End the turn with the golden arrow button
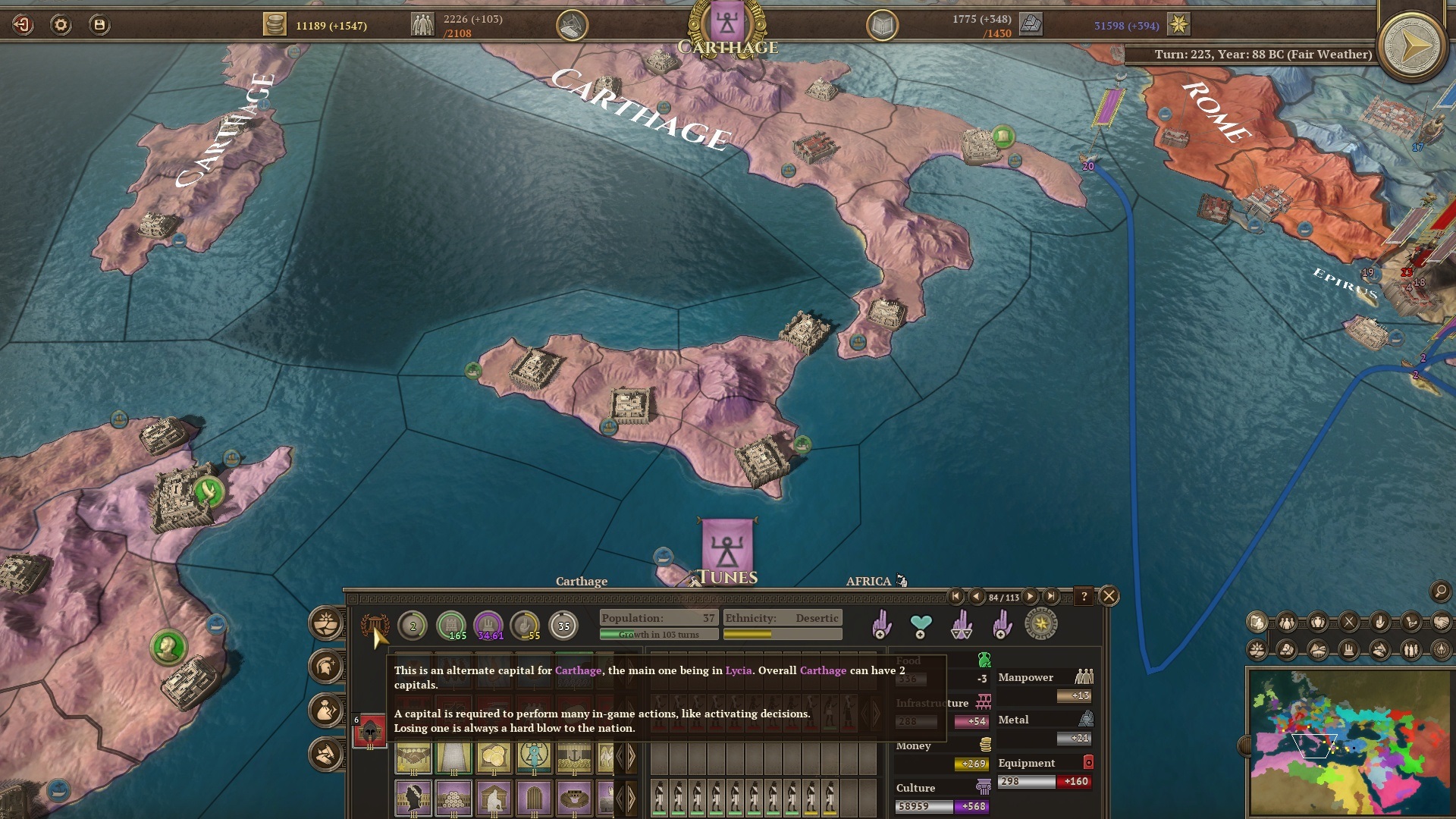The width and height of the screenshot is (1456, 819). 1412,47
